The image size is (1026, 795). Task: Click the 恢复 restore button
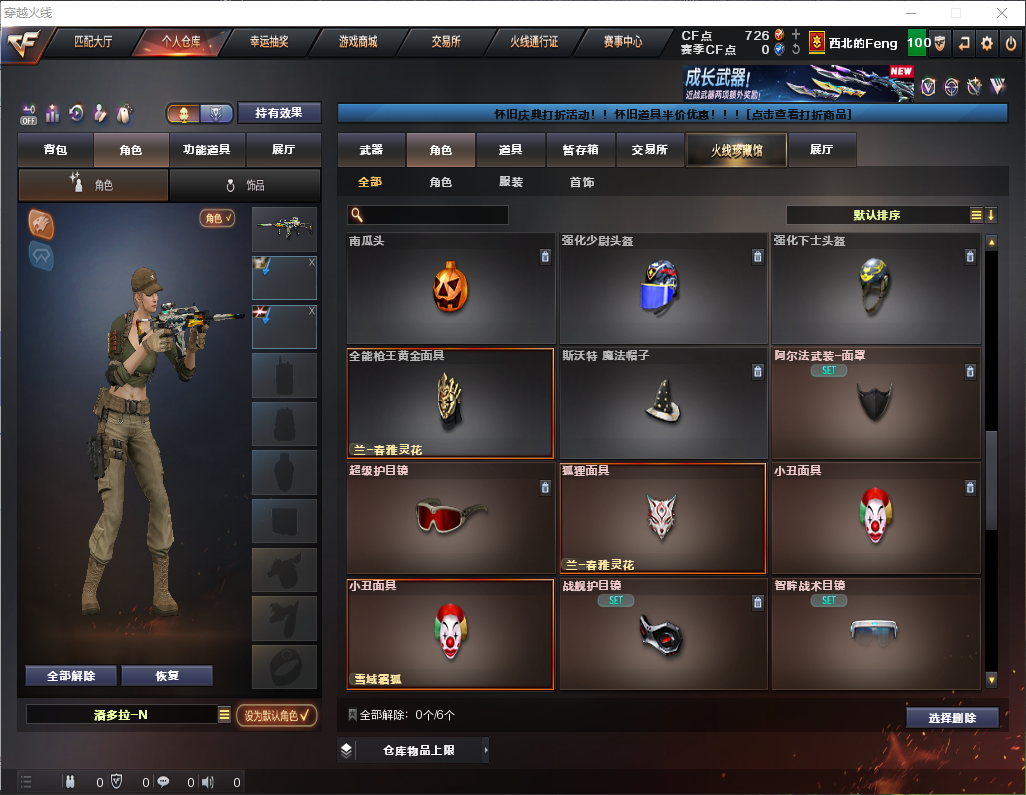[167, 676]
